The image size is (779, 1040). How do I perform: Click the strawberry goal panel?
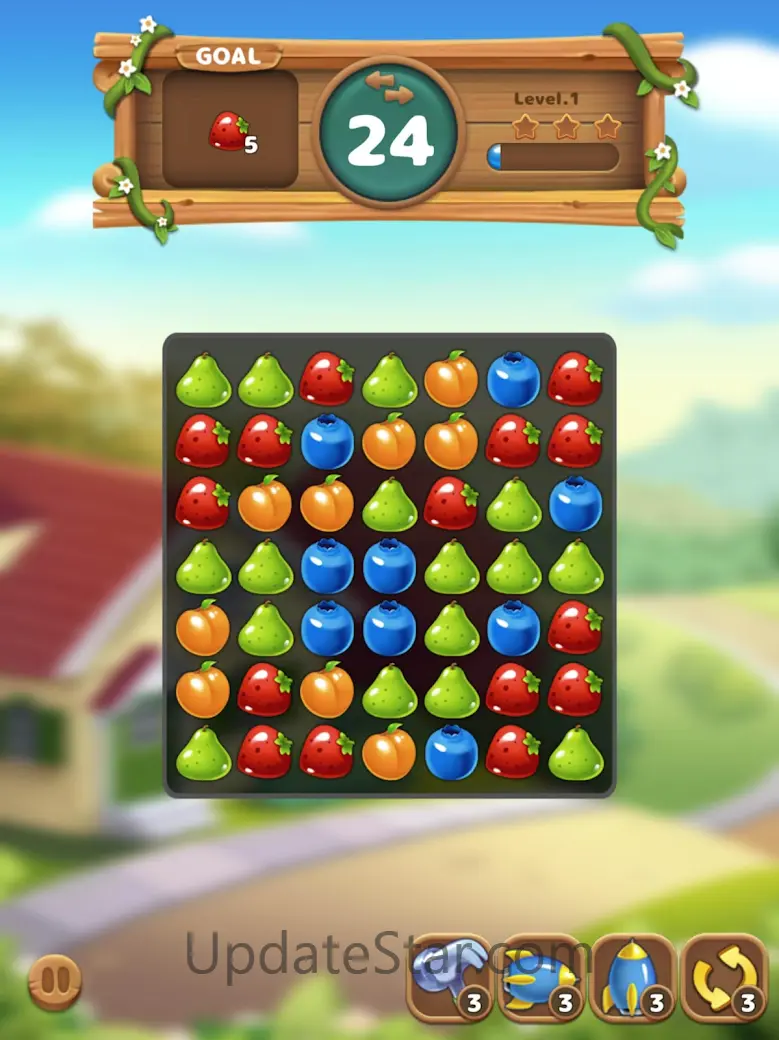230,130
